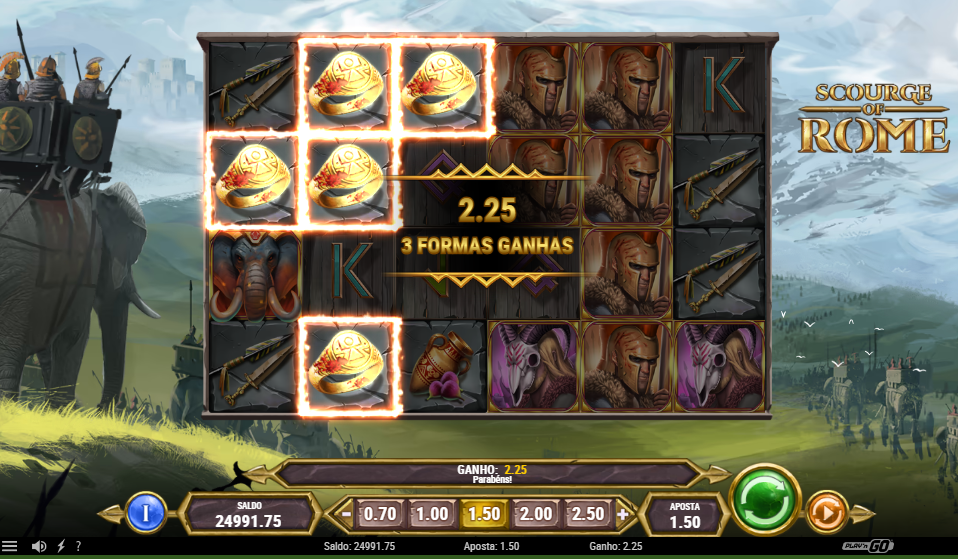The width and height of the screenshot is (958, 559).
Task: Spin the reels with the green button
Action: [765, 499]
